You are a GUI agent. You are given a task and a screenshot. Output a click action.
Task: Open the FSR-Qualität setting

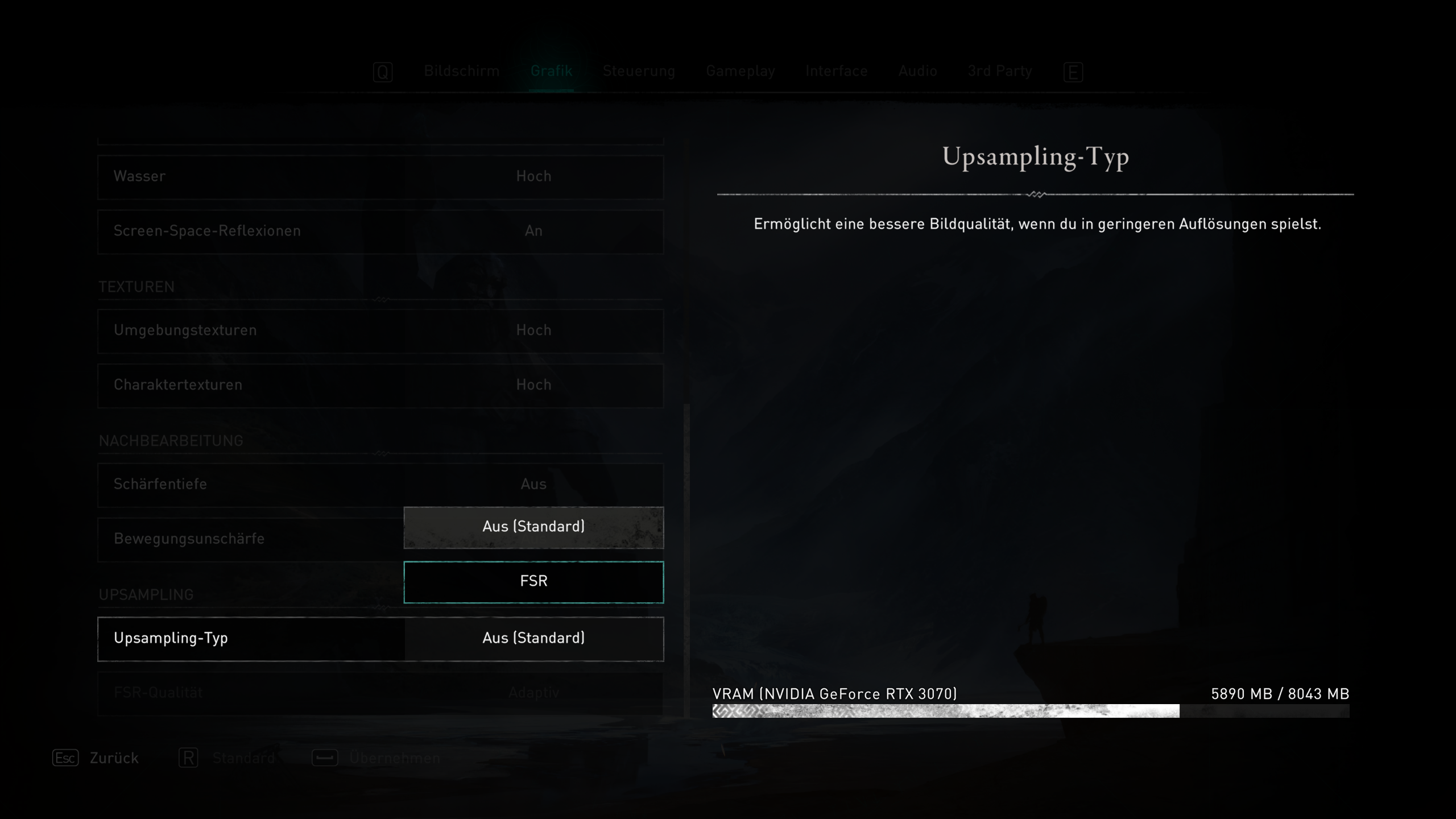coord(380,693)
